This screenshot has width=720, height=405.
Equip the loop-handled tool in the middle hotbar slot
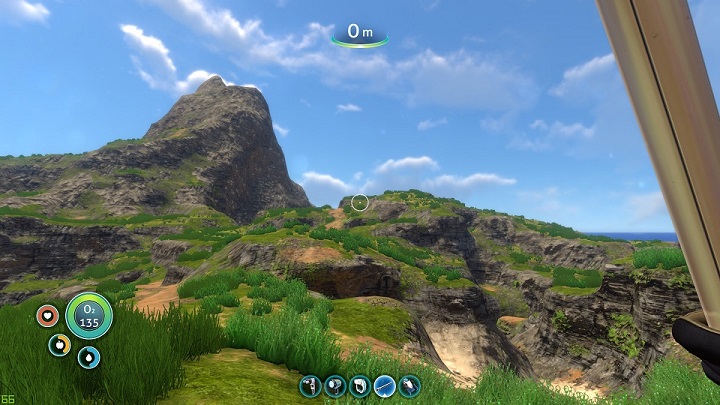[360, 385]
